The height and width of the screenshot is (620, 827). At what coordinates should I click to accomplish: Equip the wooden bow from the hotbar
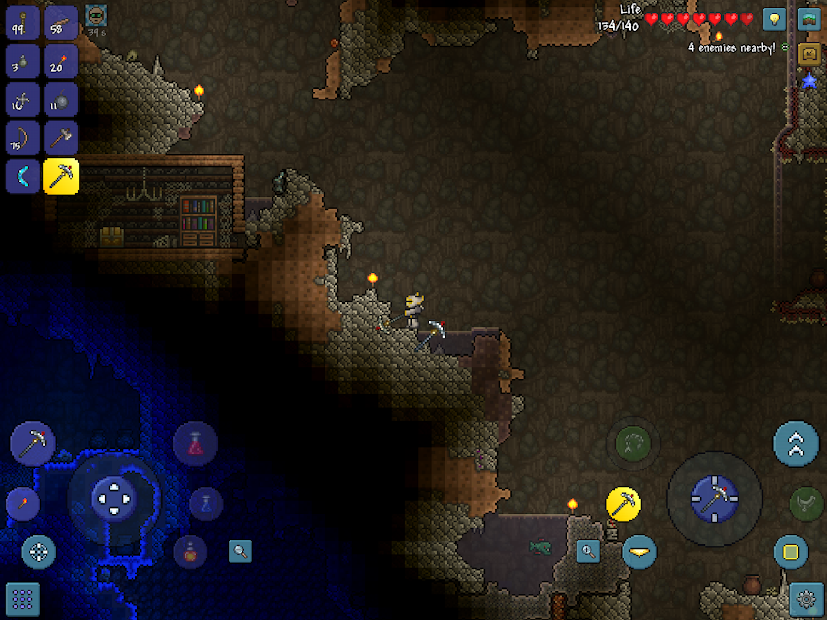click(23, 138)
